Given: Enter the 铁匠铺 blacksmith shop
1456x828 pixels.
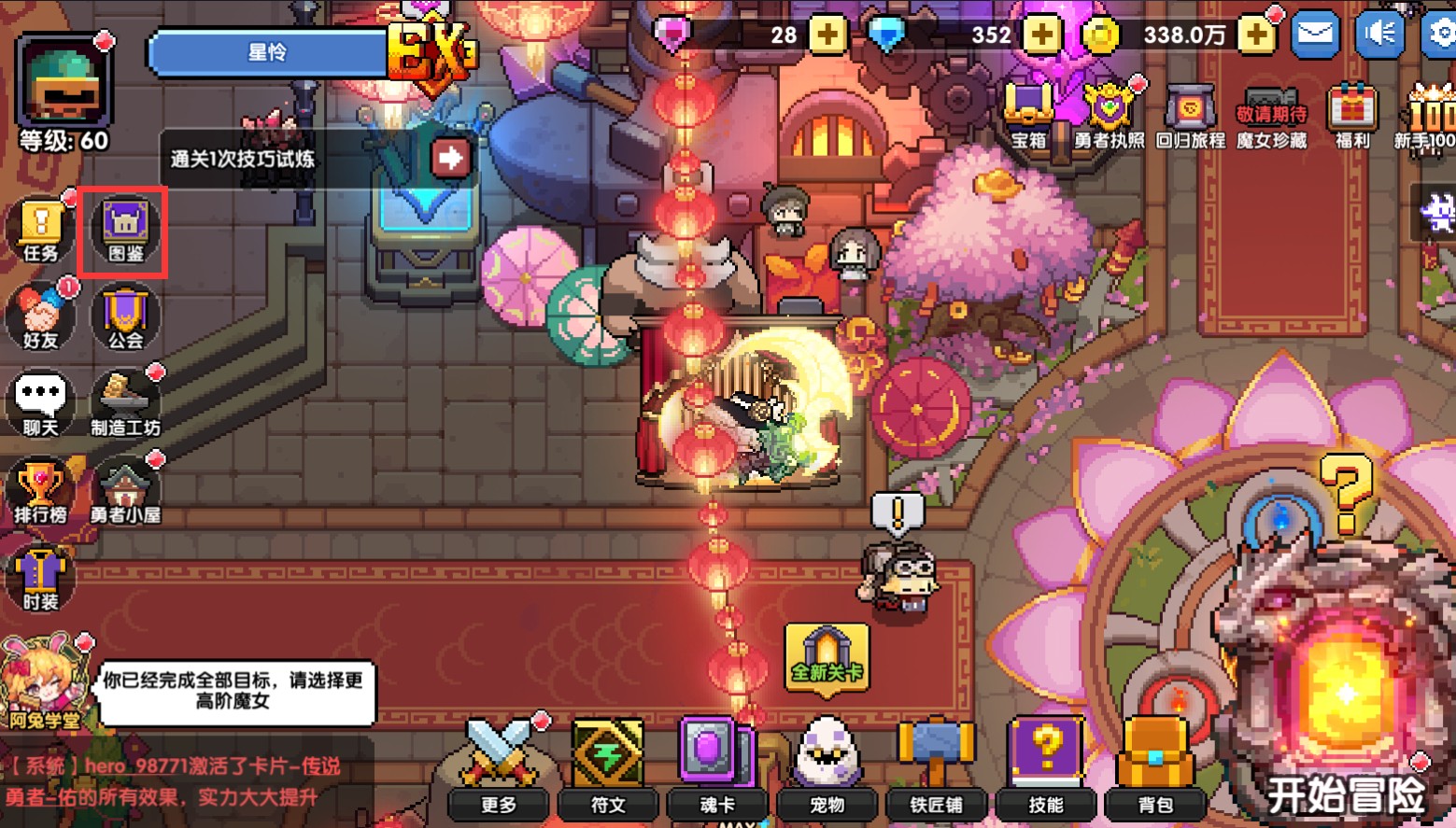Looking at the screenshot, I should [936, 765].
